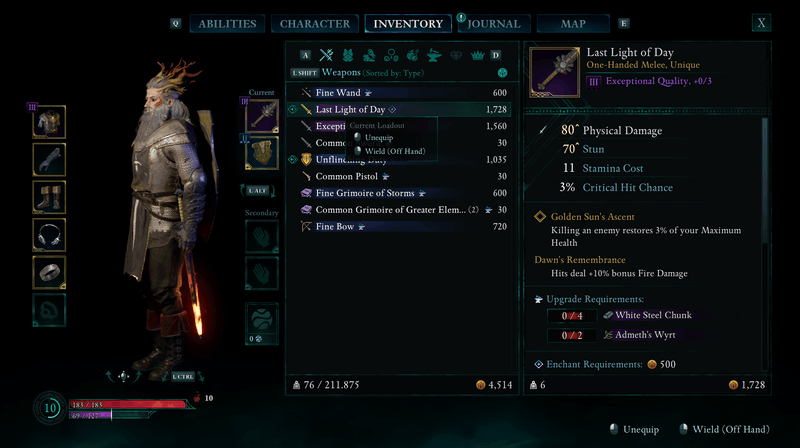Select the equipped gloves slot

(x=50, y=159)
